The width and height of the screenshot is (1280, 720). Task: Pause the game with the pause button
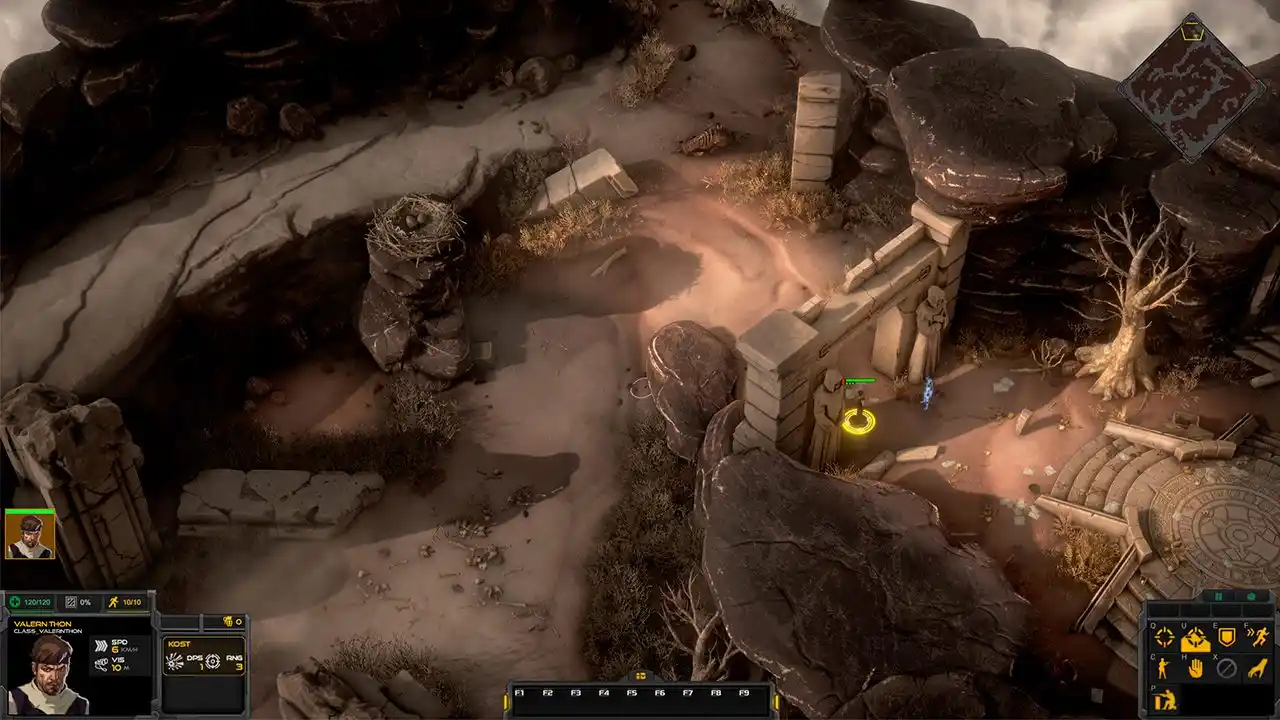[1219, 597]
